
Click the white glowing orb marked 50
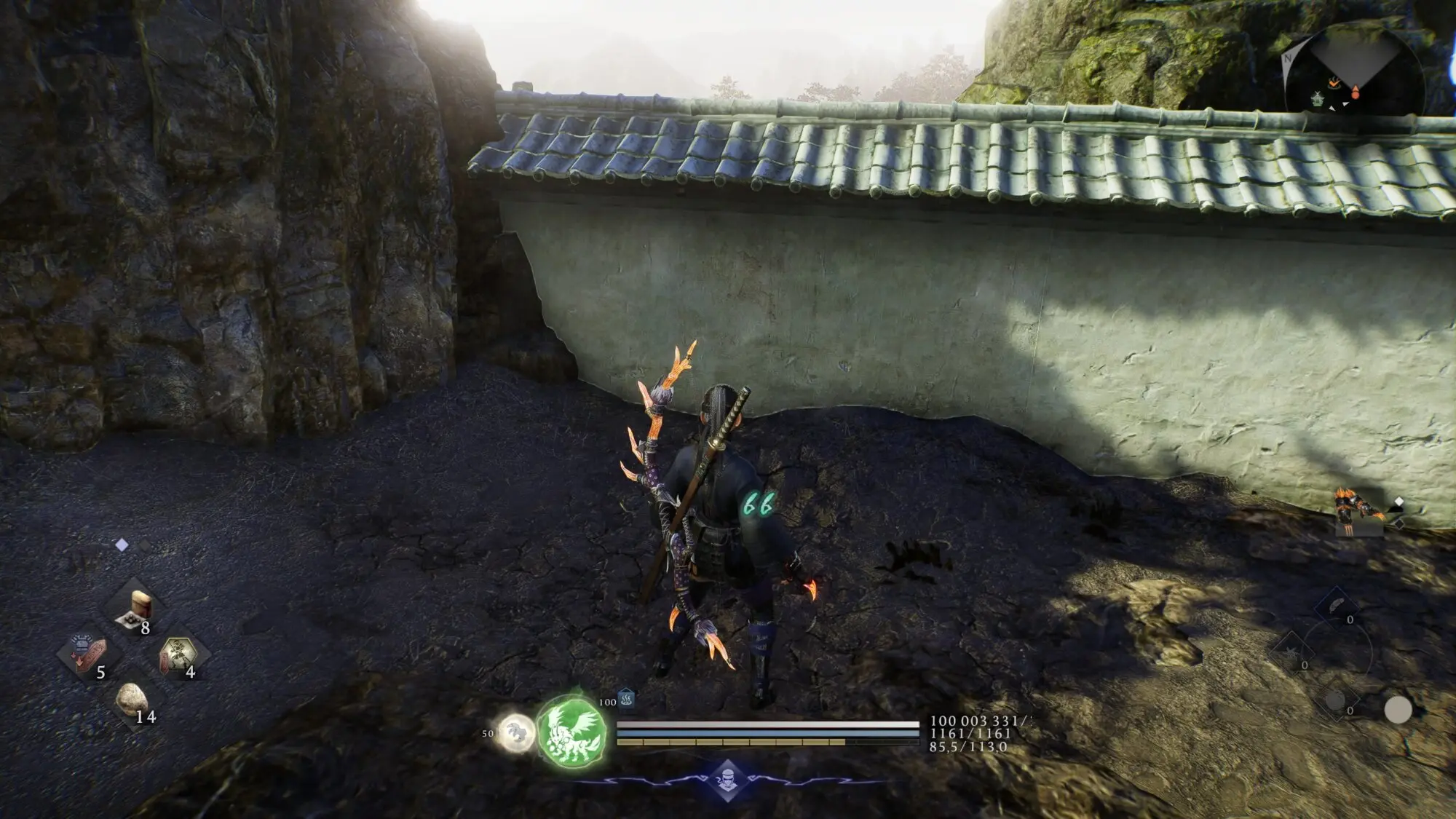pos(515,732)
